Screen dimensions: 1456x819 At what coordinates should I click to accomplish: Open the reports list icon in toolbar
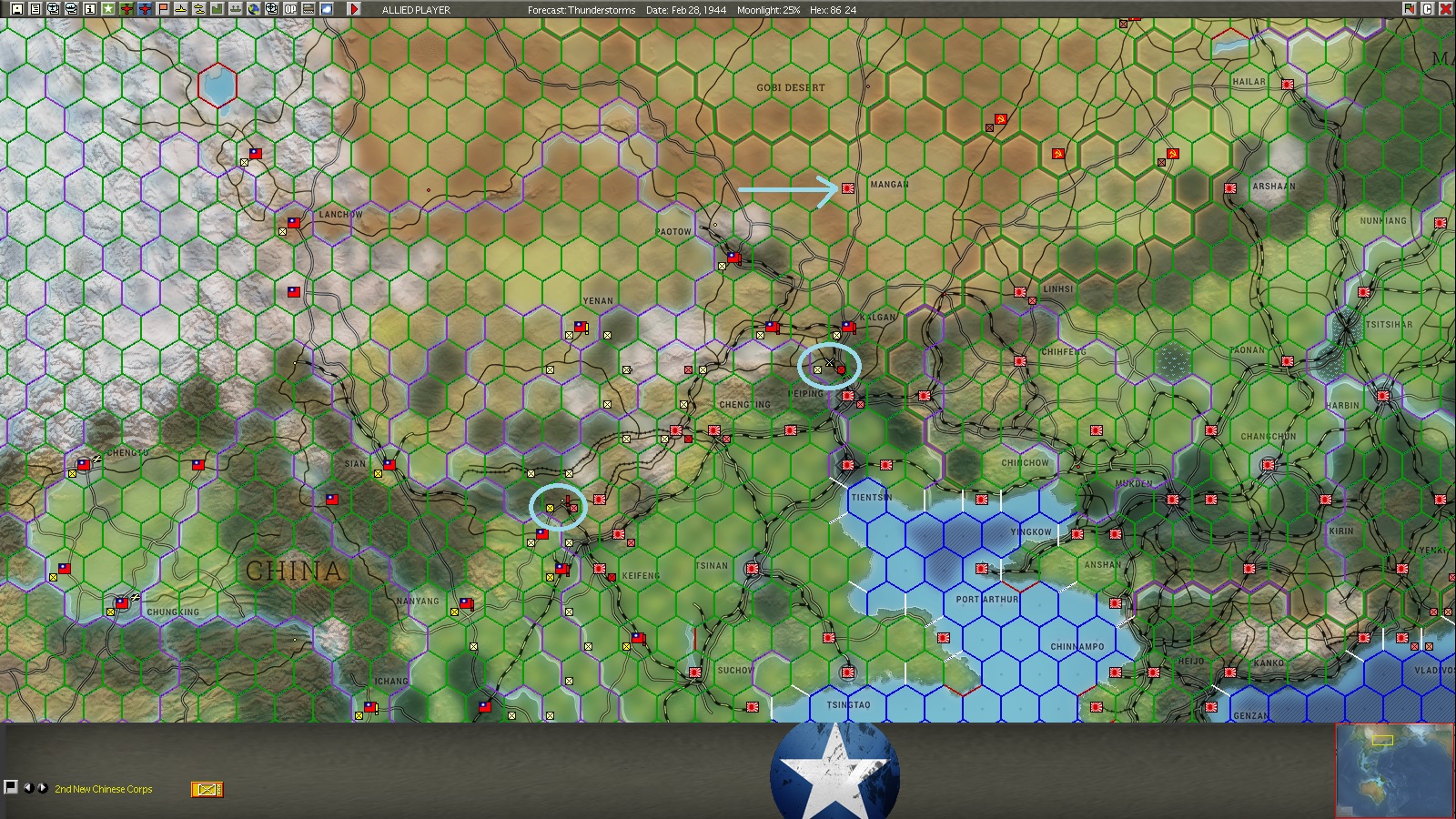point(33,10)
